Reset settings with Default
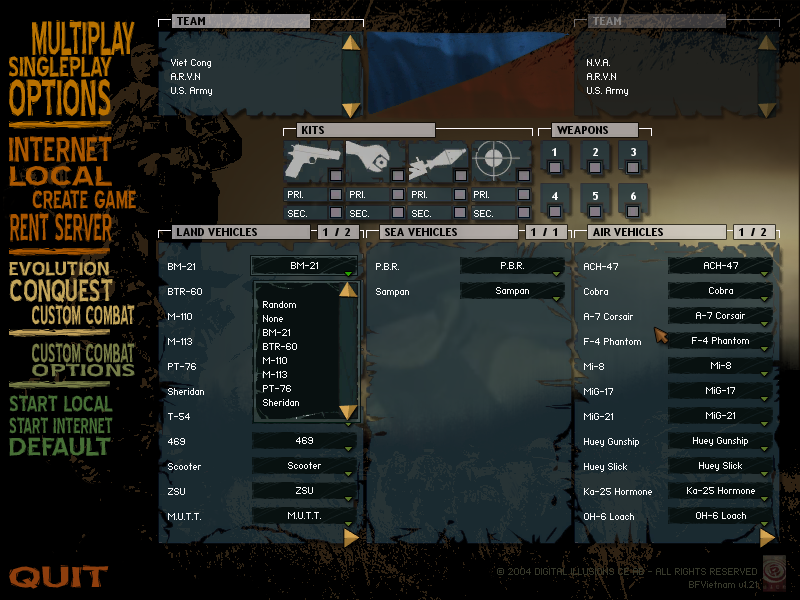Viewport: 800px width, 600px height. 60,446
